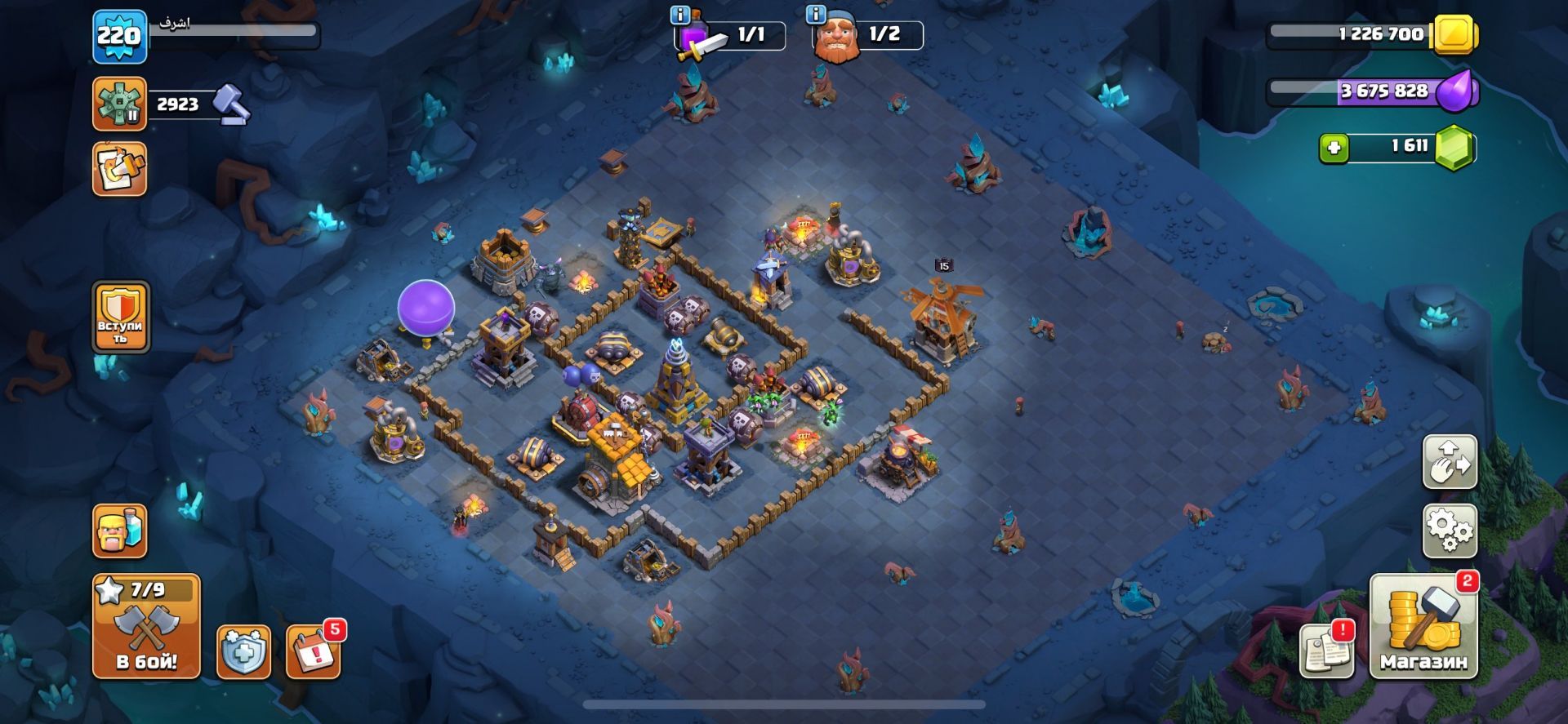Tap the gold storage counter
The image size is (1568, 724).
pyautogui.click(x=1372, y=34)
